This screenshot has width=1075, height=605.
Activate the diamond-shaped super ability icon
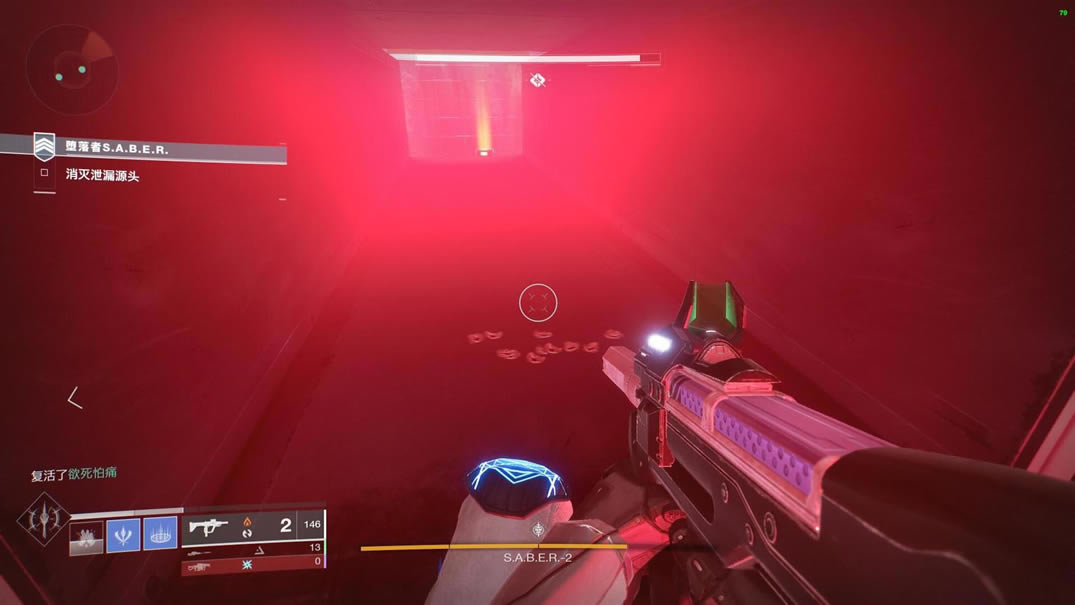(43, 518)
